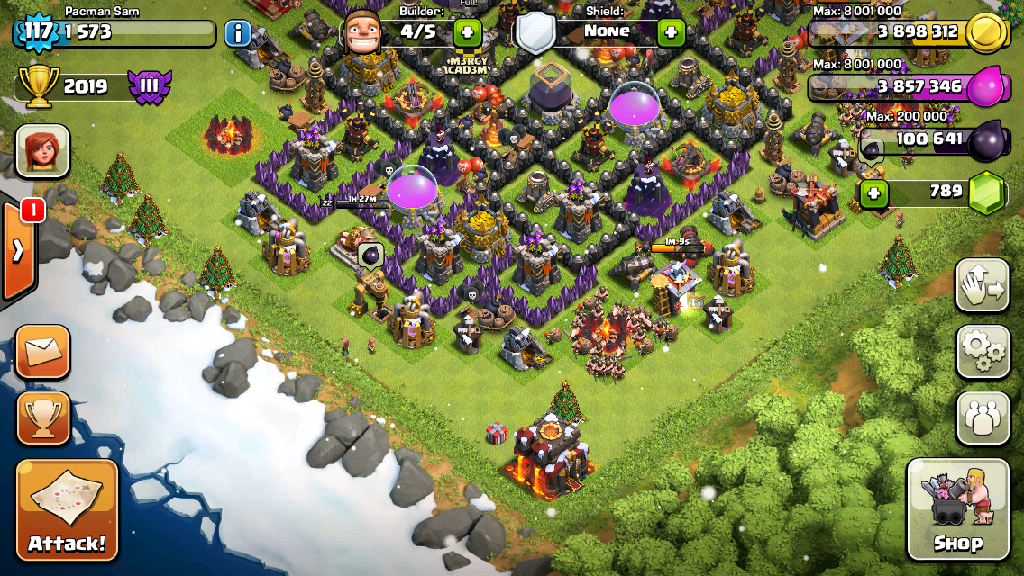
Task: Add a builder with the plus button
Action: tap(467, 32)
